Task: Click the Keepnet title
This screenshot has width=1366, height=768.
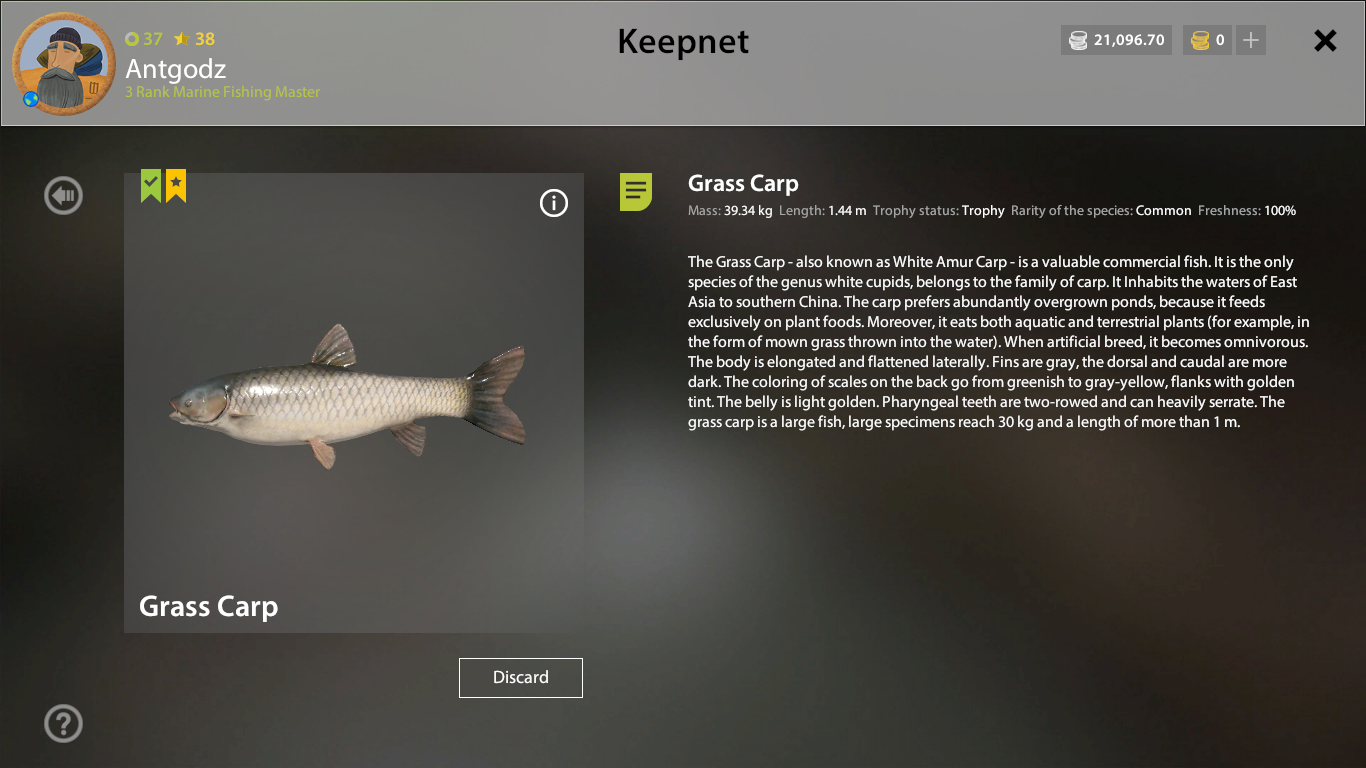Action: coord(683,43)
